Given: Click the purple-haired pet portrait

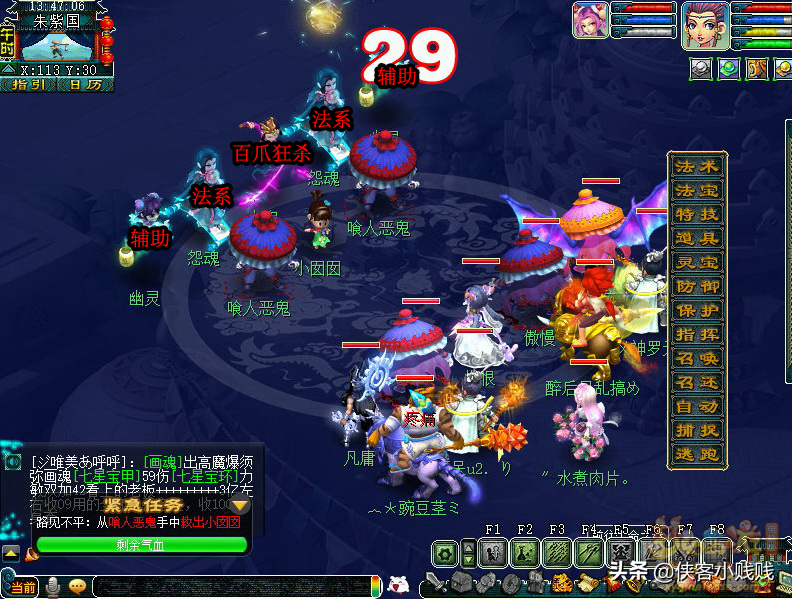Looking at the screenshot, I should point(590,21).
